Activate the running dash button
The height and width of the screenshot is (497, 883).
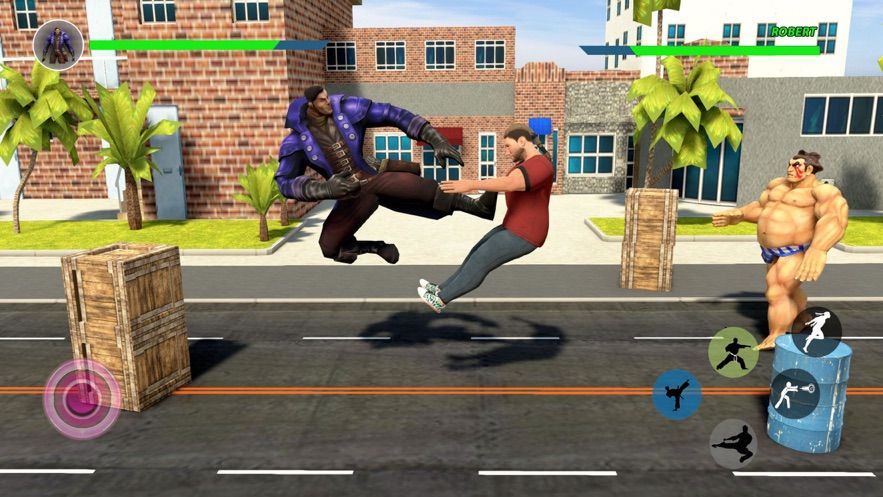click(x=816, y=331)
